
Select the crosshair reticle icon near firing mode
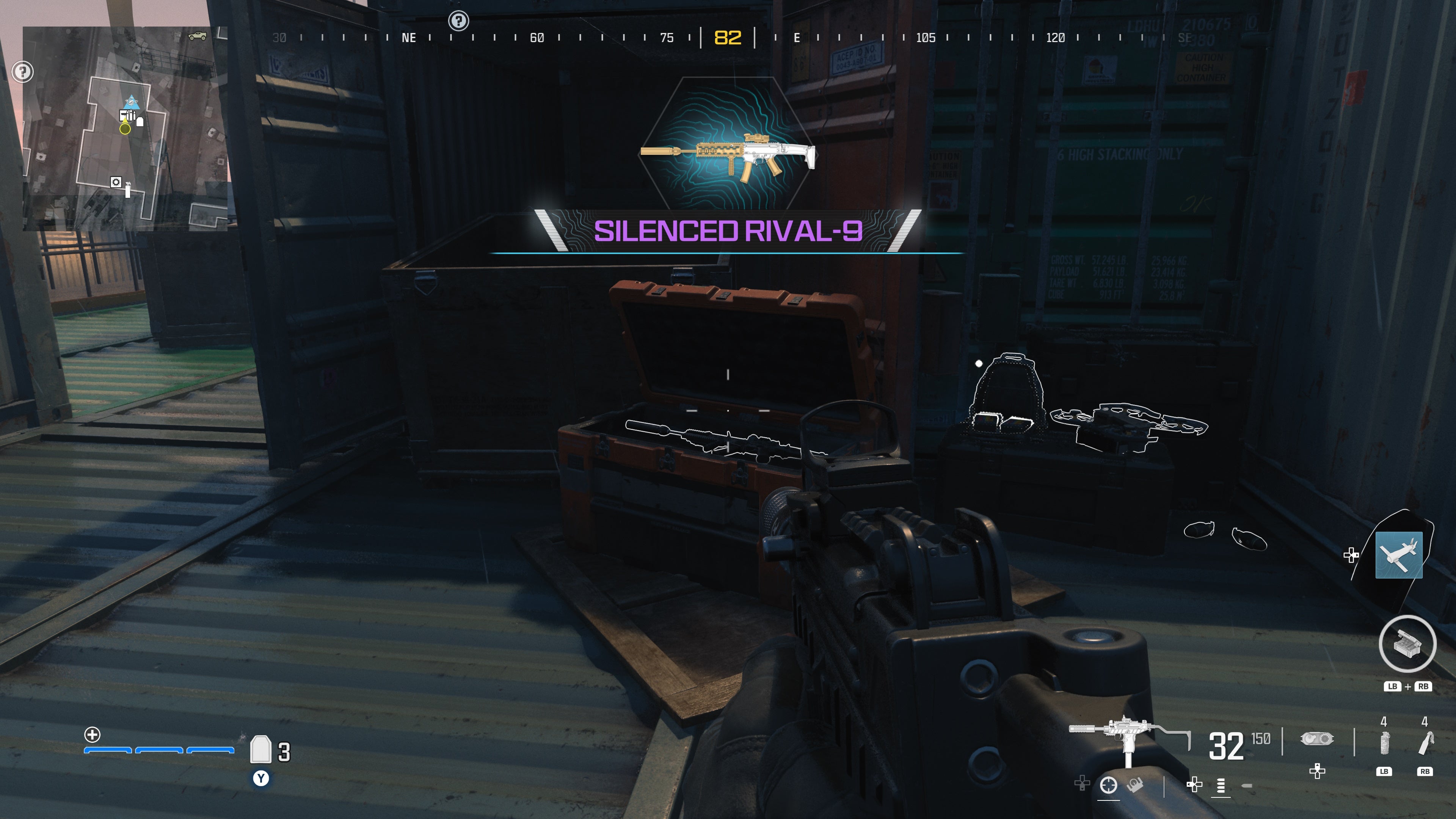[x=1108, y=786]
